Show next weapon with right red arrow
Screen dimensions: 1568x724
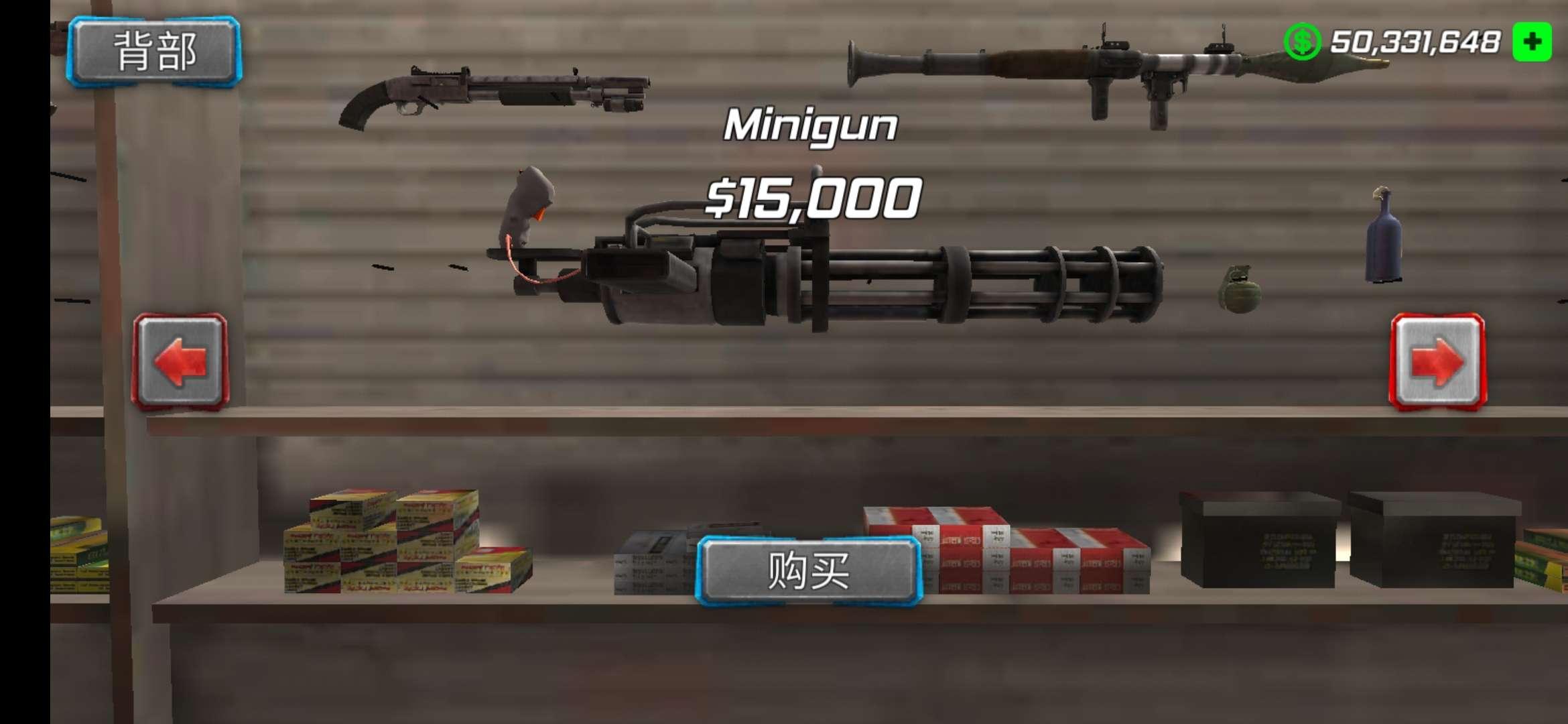[x=1437, y=361]
